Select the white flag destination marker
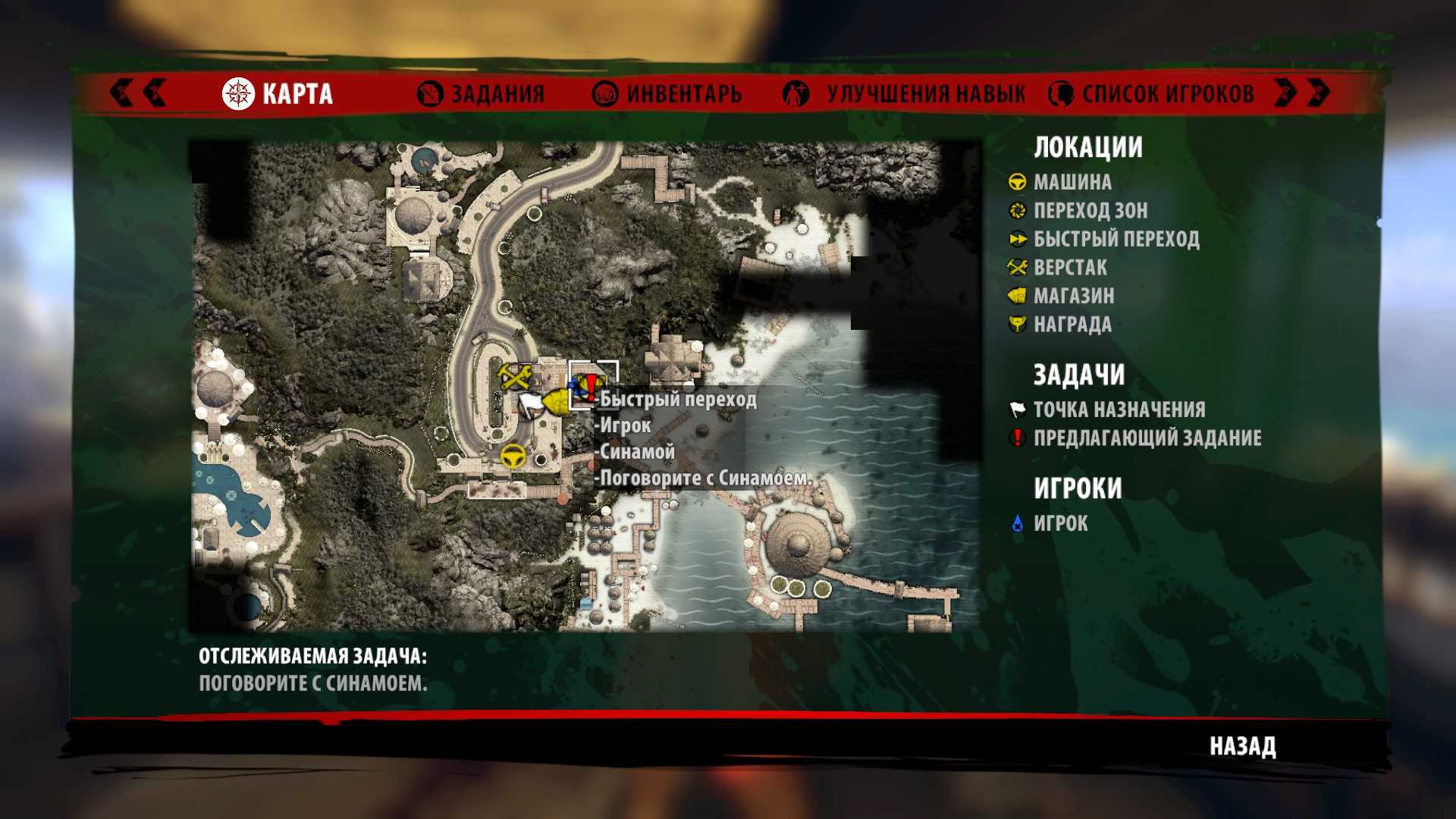 pyautogui.click(x=532, y=404)
